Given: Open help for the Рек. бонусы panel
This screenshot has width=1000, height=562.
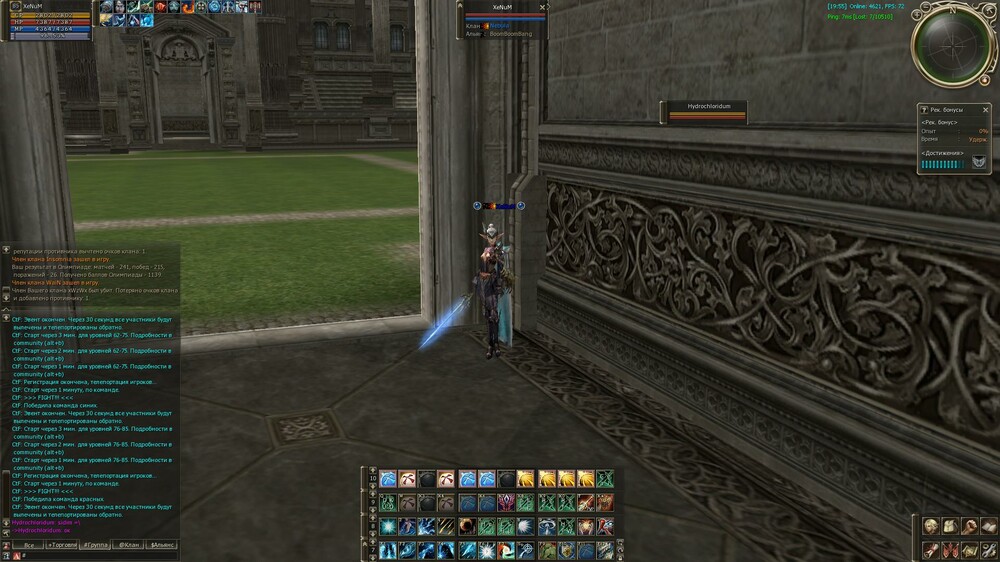Looking at the screenshot, I should coord(925,108).
